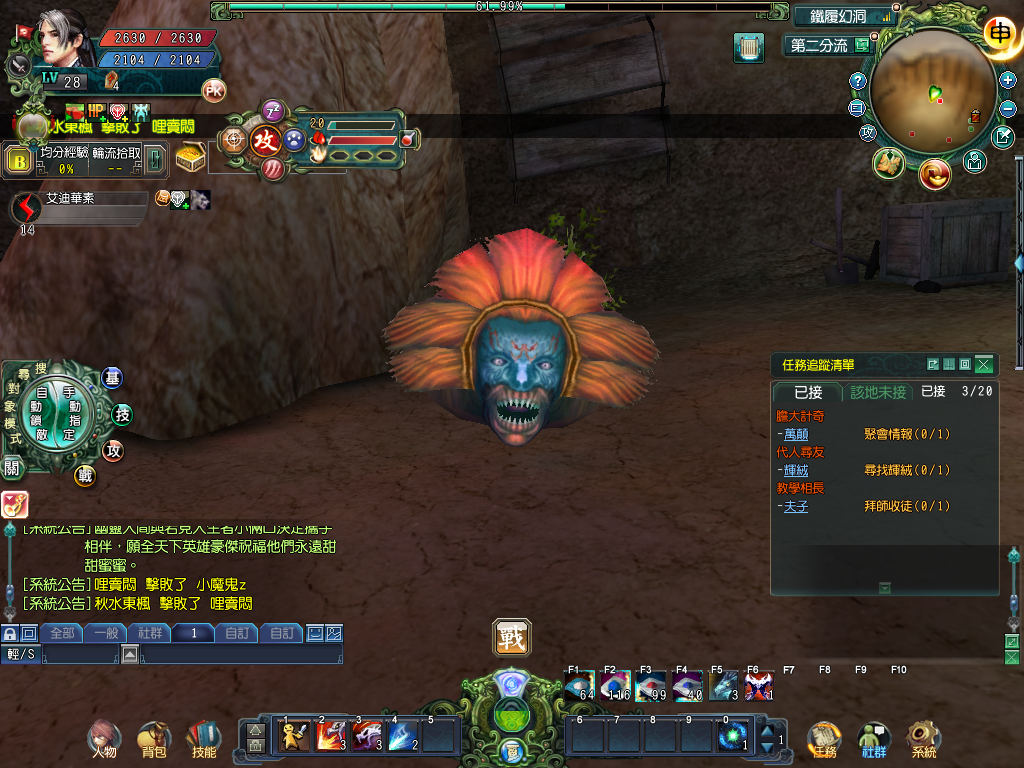Screen dimensions: 1024x768
Task: Click the 萬顏 quest NPC link
Action: (796, 434)
